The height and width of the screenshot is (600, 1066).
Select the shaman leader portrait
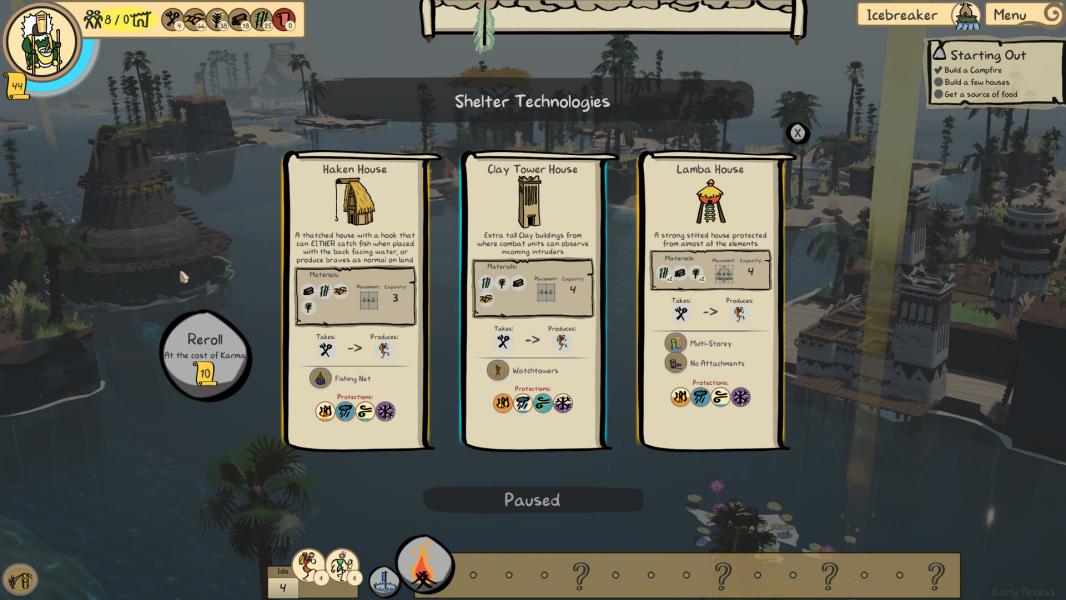(x=40, y=41)
